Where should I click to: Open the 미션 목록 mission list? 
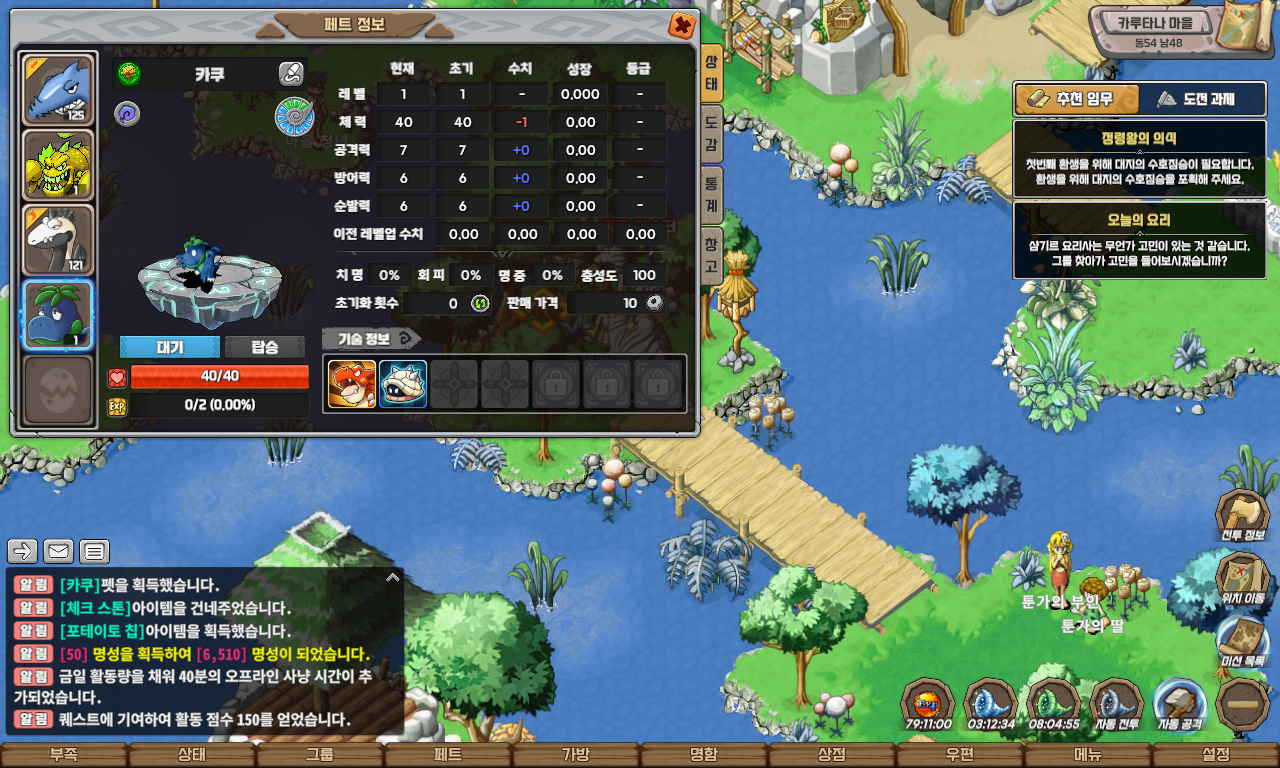pos(1242,640)
